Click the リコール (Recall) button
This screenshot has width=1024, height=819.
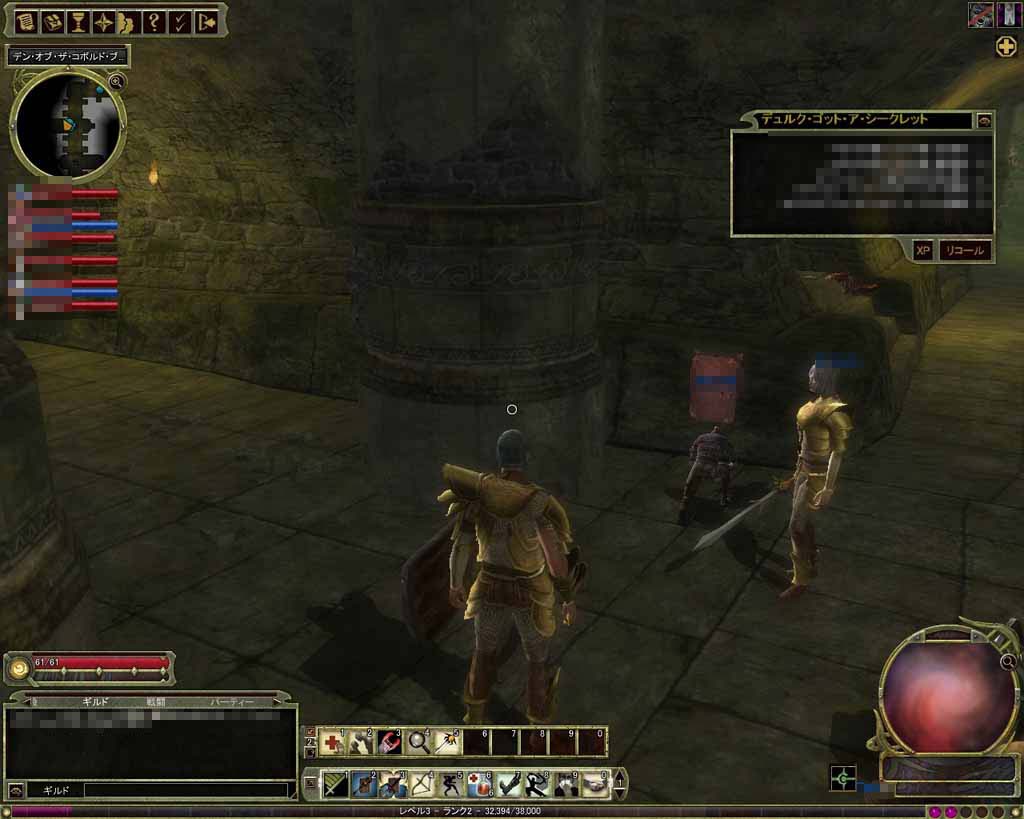[x=964, y=251]
